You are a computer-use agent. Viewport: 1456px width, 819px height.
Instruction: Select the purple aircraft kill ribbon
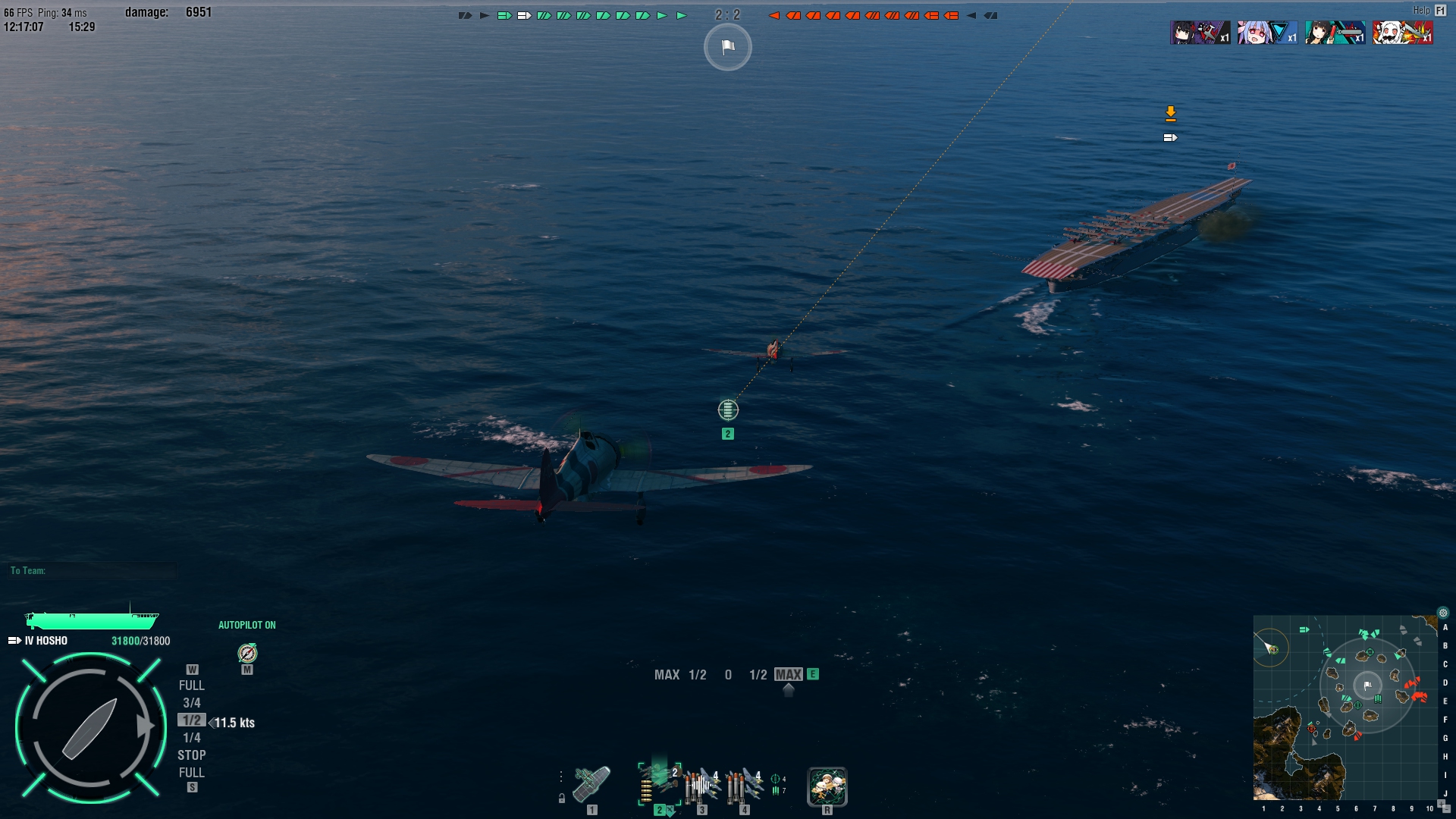pyautogui.click(x=1200, y=33)
